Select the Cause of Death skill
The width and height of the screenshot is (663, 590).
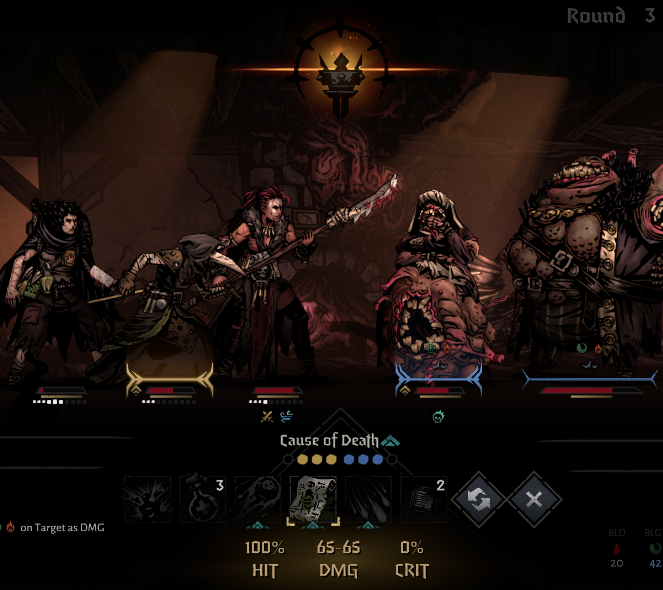coord(314,498)
